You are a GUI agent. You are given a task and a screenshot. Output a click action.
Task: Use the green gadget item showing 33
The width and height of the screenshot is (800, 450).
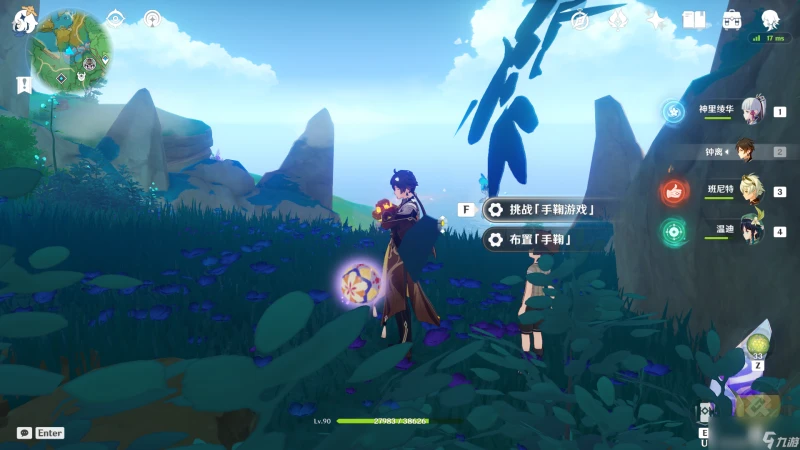(x=758, y=345)
